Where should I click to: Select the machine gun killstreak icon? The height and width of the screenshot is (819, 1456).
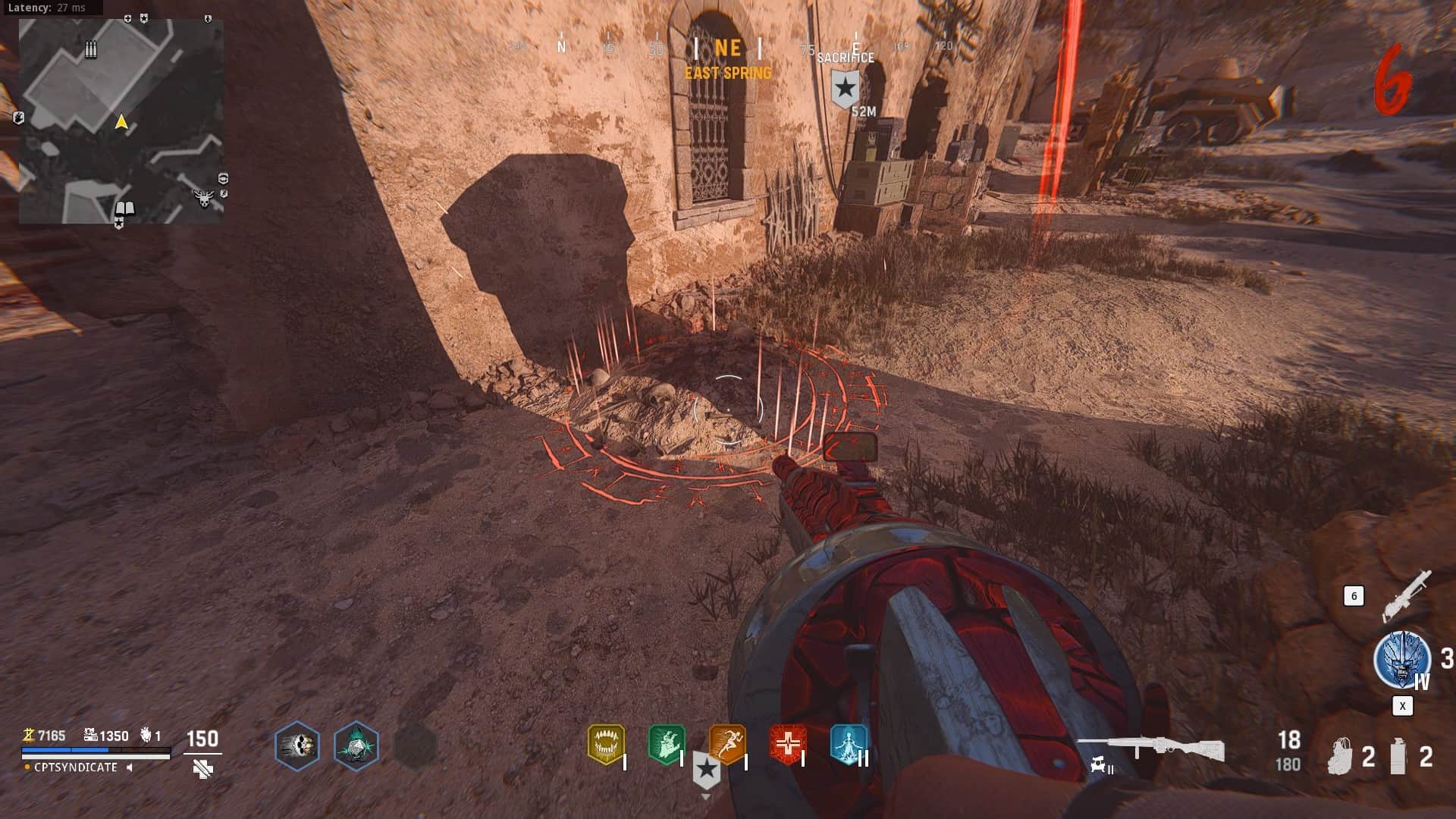tap(1406, 595)
